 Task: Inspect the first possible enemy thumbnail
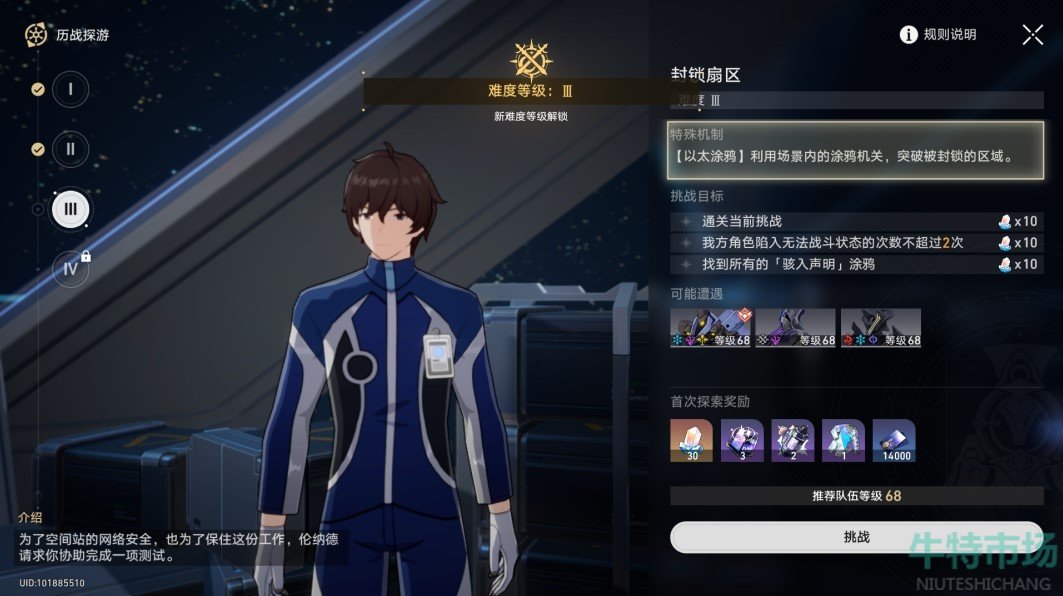pos(710,328)
